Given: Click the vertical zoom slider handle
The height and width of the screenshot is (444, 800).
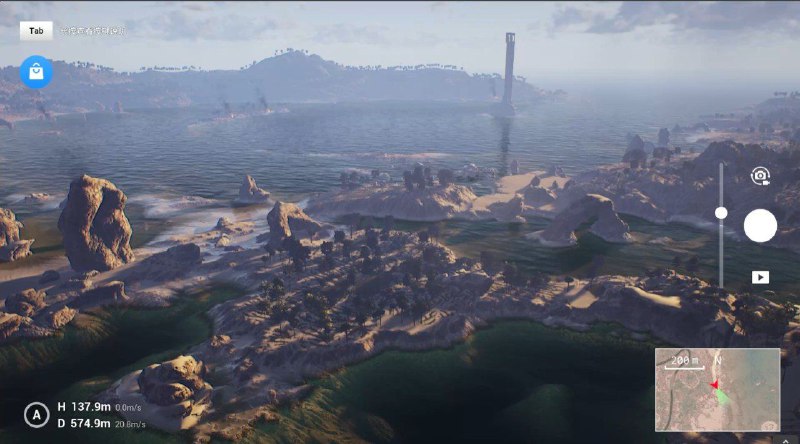Looking at the screenshot, I should pyautogui.click(x=721, y=213).
